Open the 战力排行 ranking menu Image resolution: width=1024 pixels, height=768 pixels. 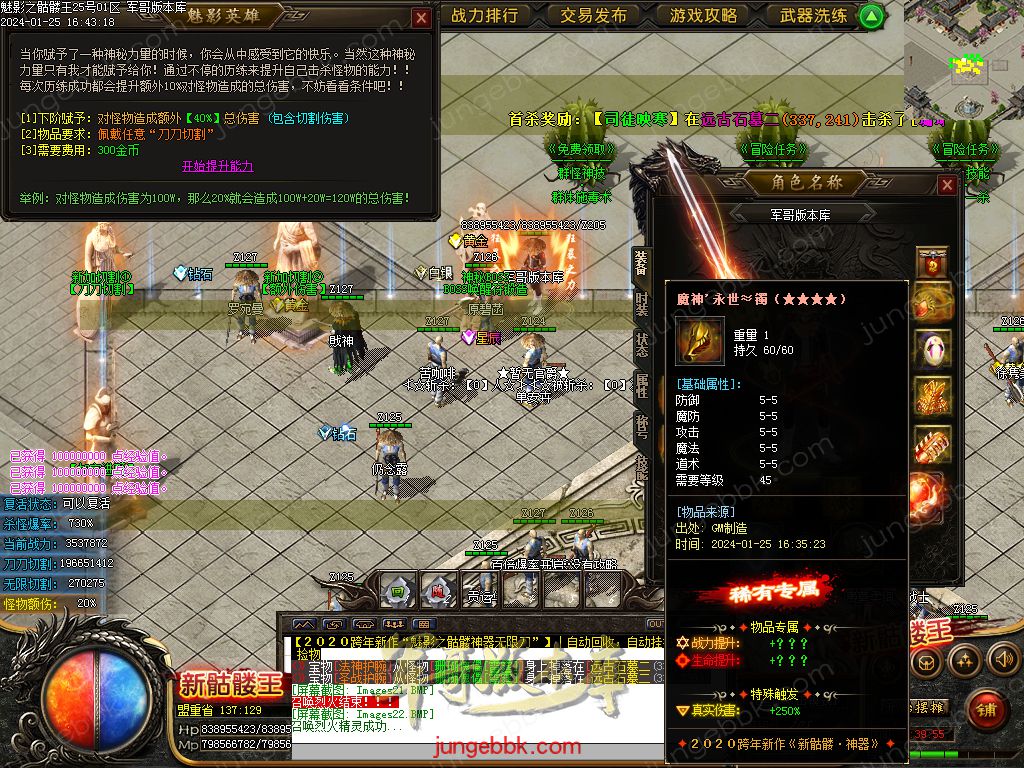click(x=485, y=15)
